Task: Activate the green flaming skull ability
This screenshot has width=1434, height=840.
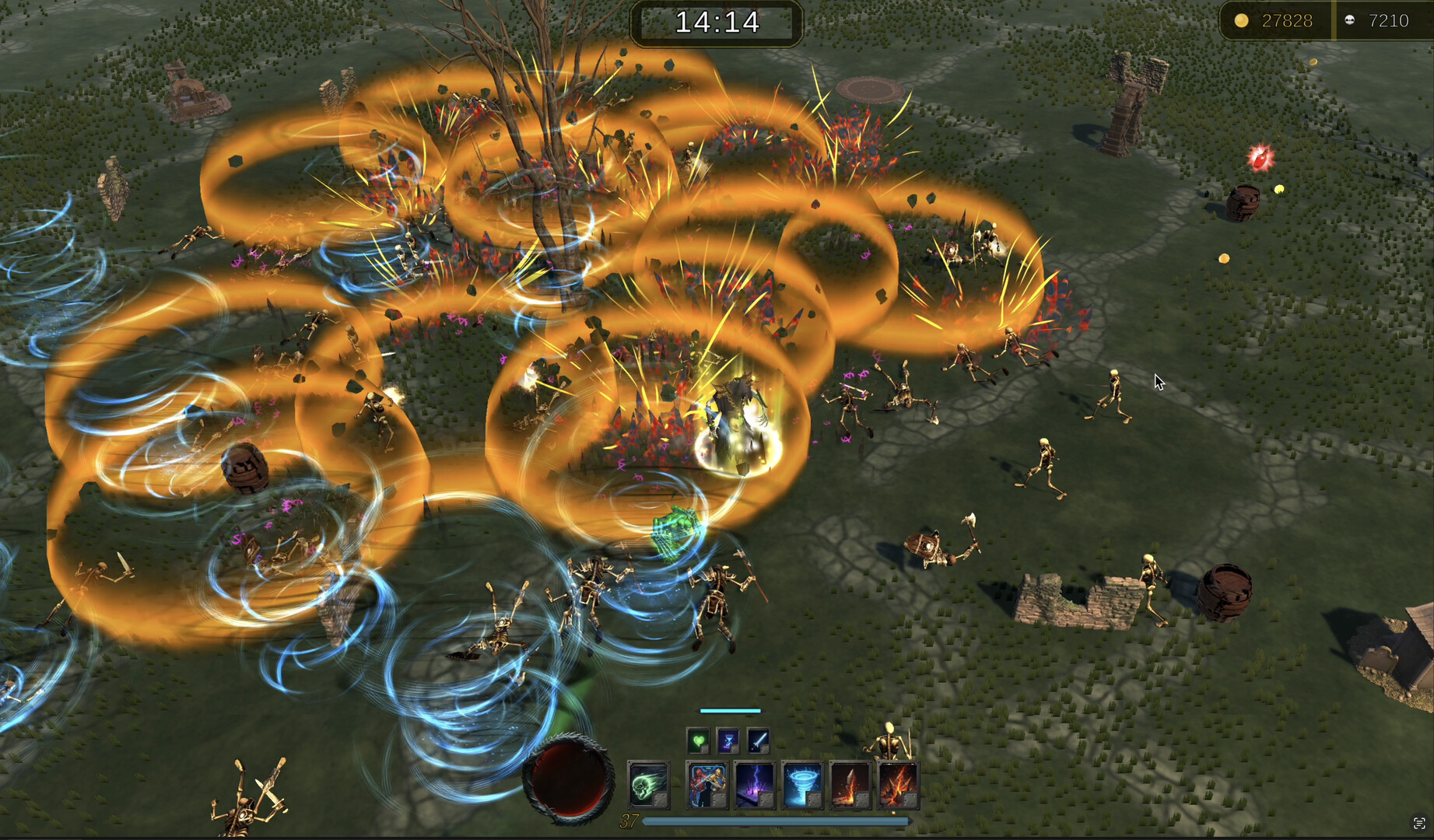Action: pyautogui.click(x=648, y=784)
